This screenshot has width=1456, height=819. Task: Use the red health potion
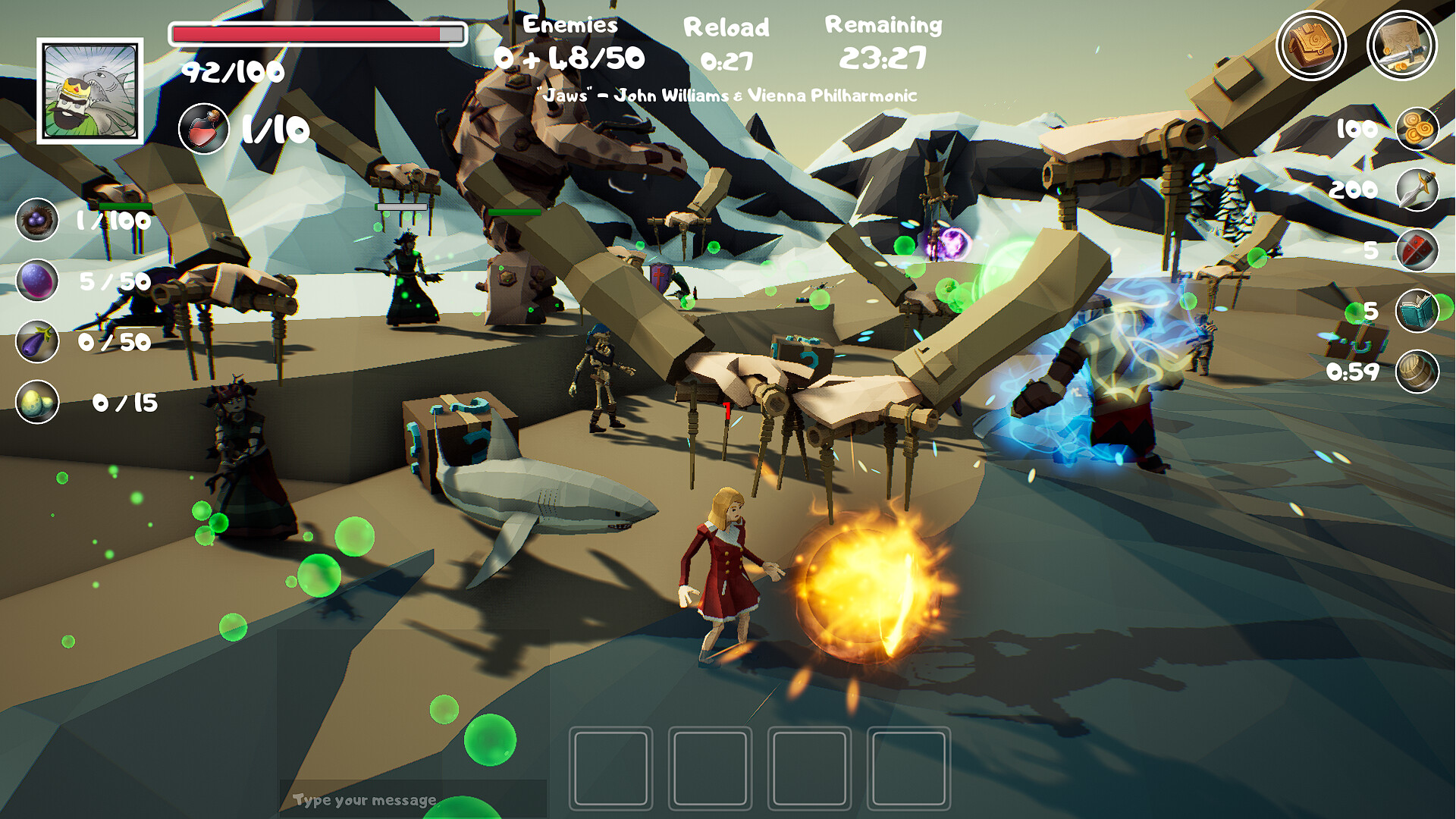point(204,129)
